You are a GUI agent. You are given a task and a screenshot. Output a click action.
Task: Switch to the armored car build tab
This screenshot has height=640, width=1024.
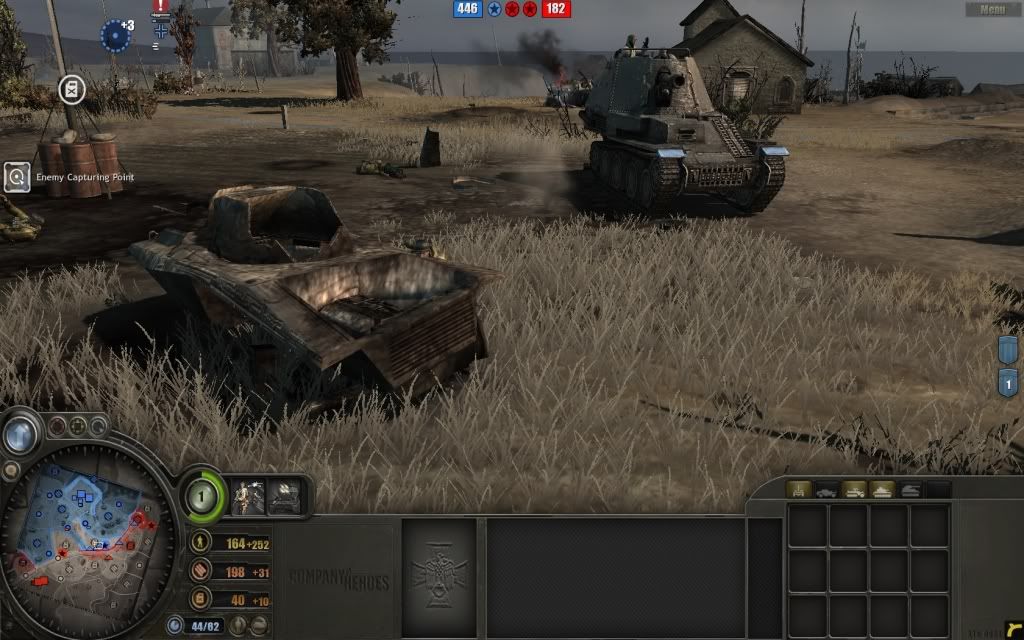point(827,490)
